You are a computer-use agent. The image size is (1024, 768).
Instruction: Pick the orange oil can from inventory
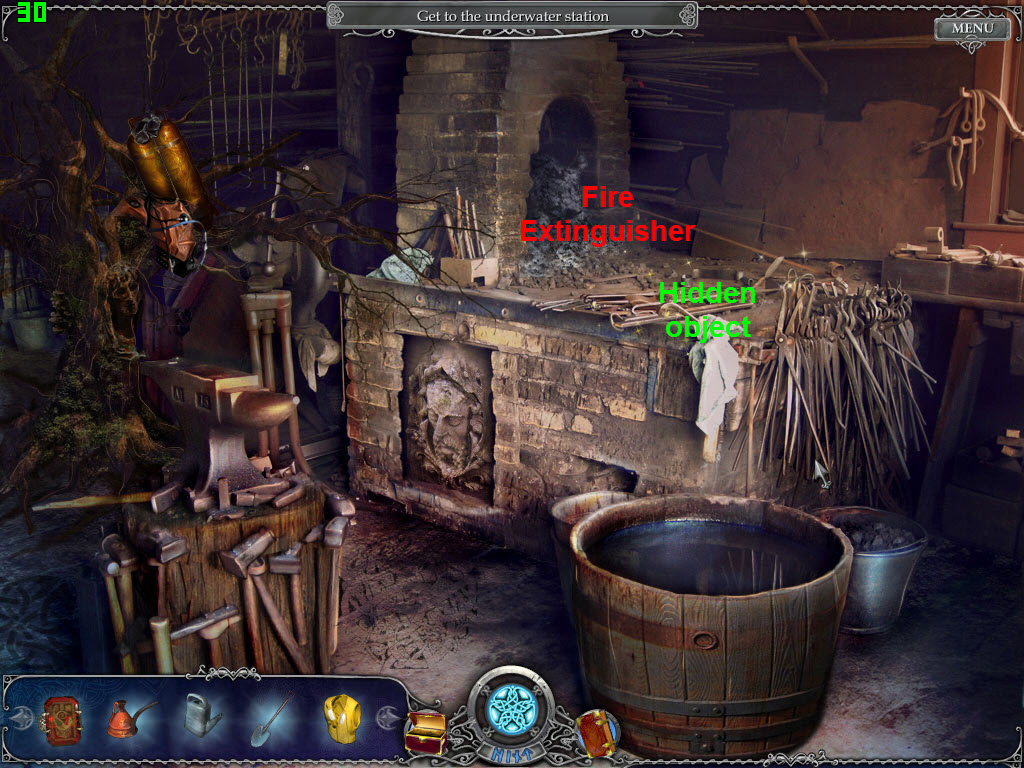(129, 717)
